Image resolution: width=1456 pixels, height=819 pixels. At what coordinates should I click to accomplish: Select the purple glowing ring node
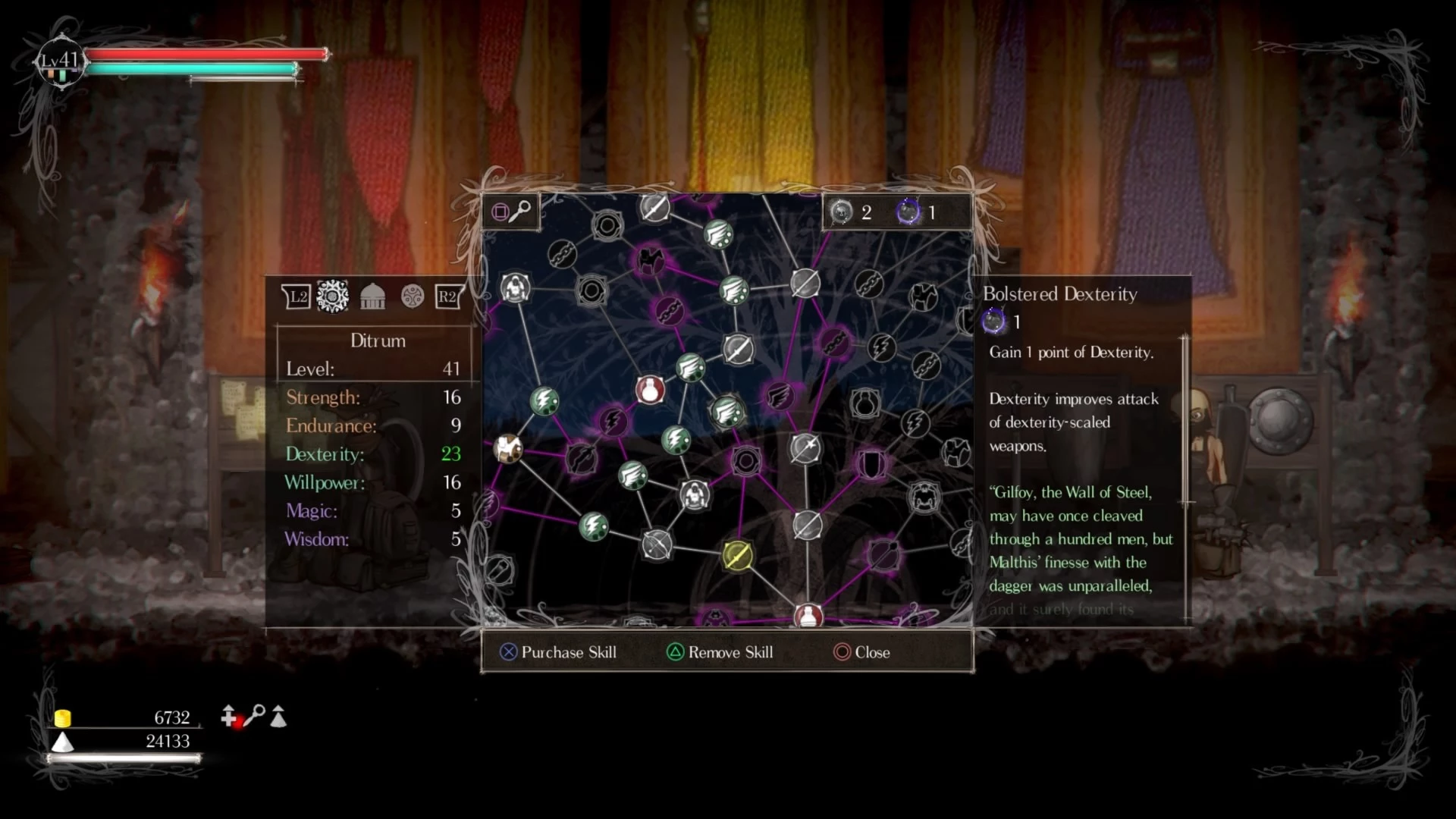pos(746,460)
